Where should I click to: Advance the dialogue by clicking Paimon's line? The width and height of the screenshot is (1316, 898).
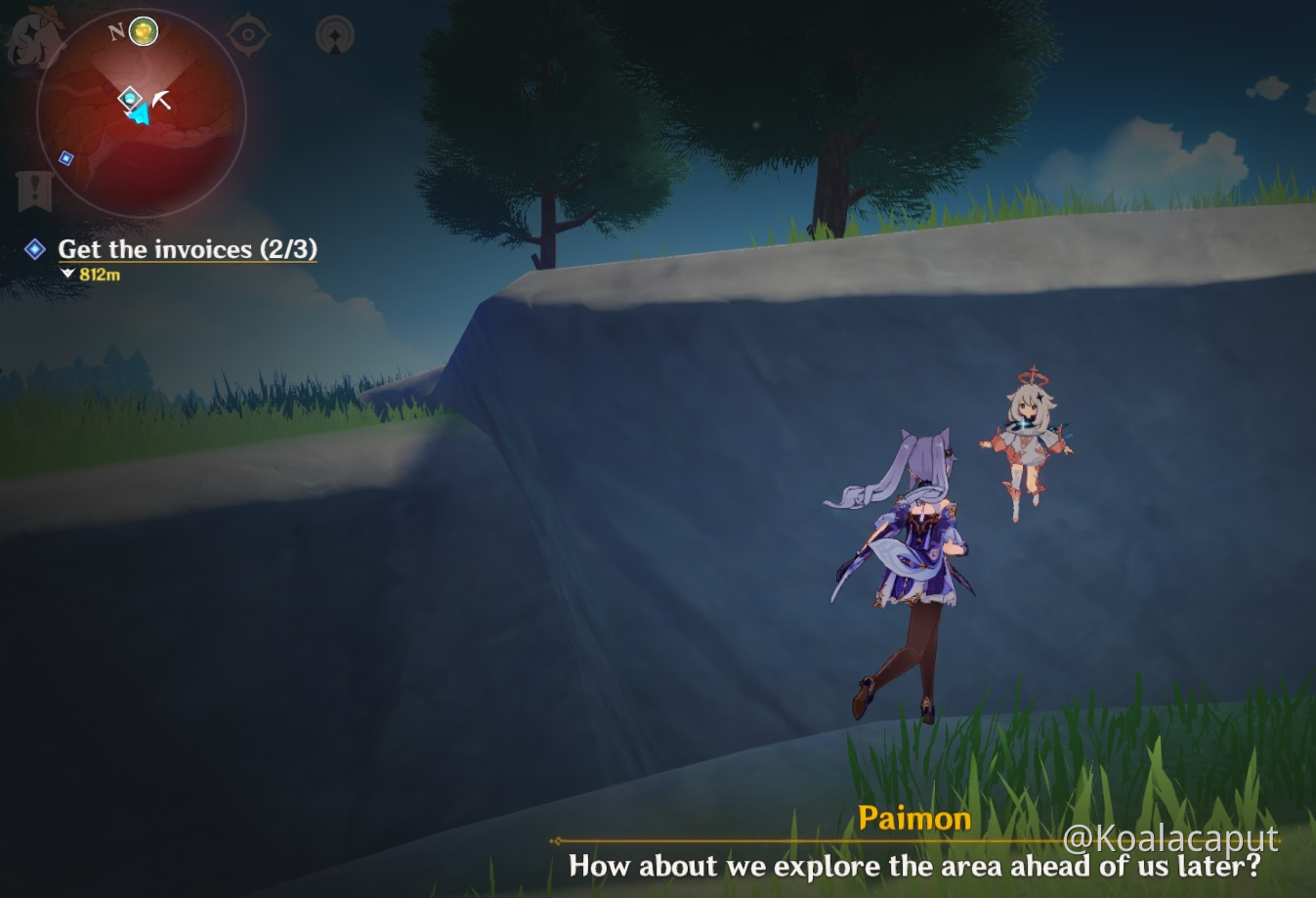point(914,867)
